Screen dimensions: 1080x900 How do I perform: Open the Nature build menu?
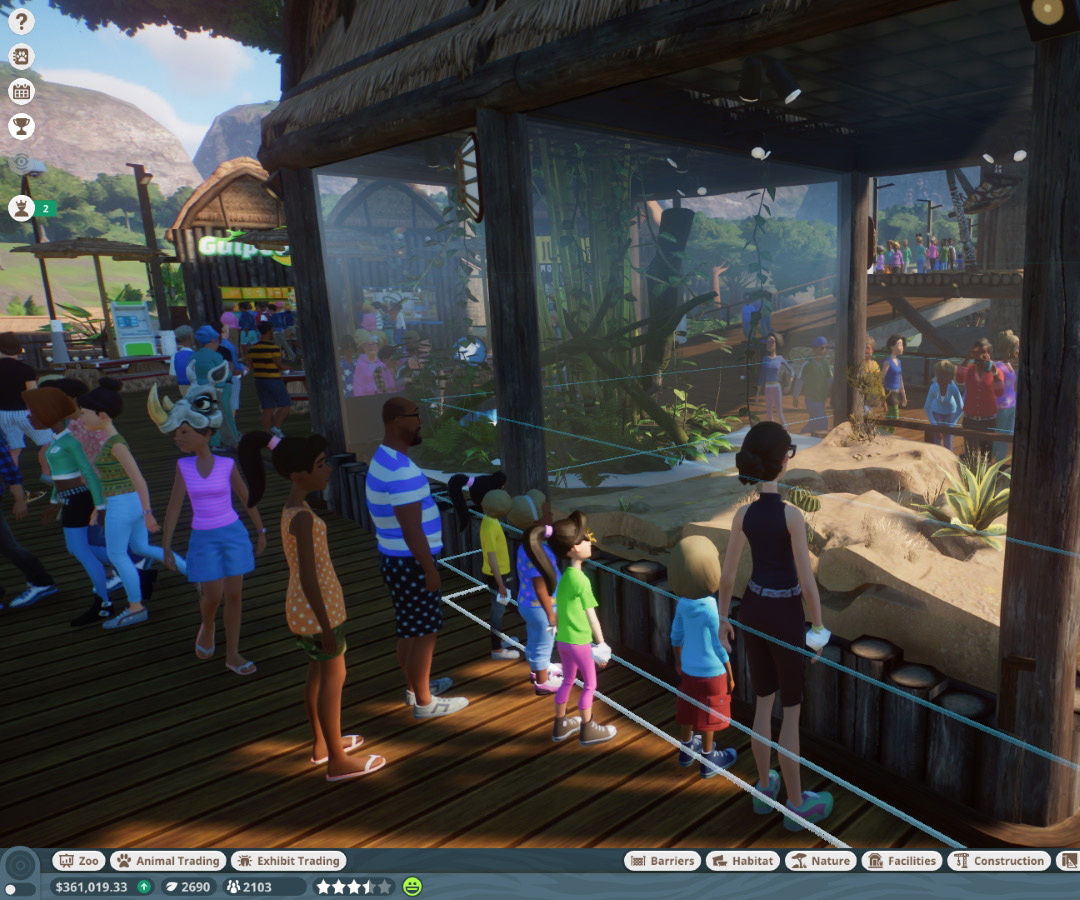[x=820, y=861]
